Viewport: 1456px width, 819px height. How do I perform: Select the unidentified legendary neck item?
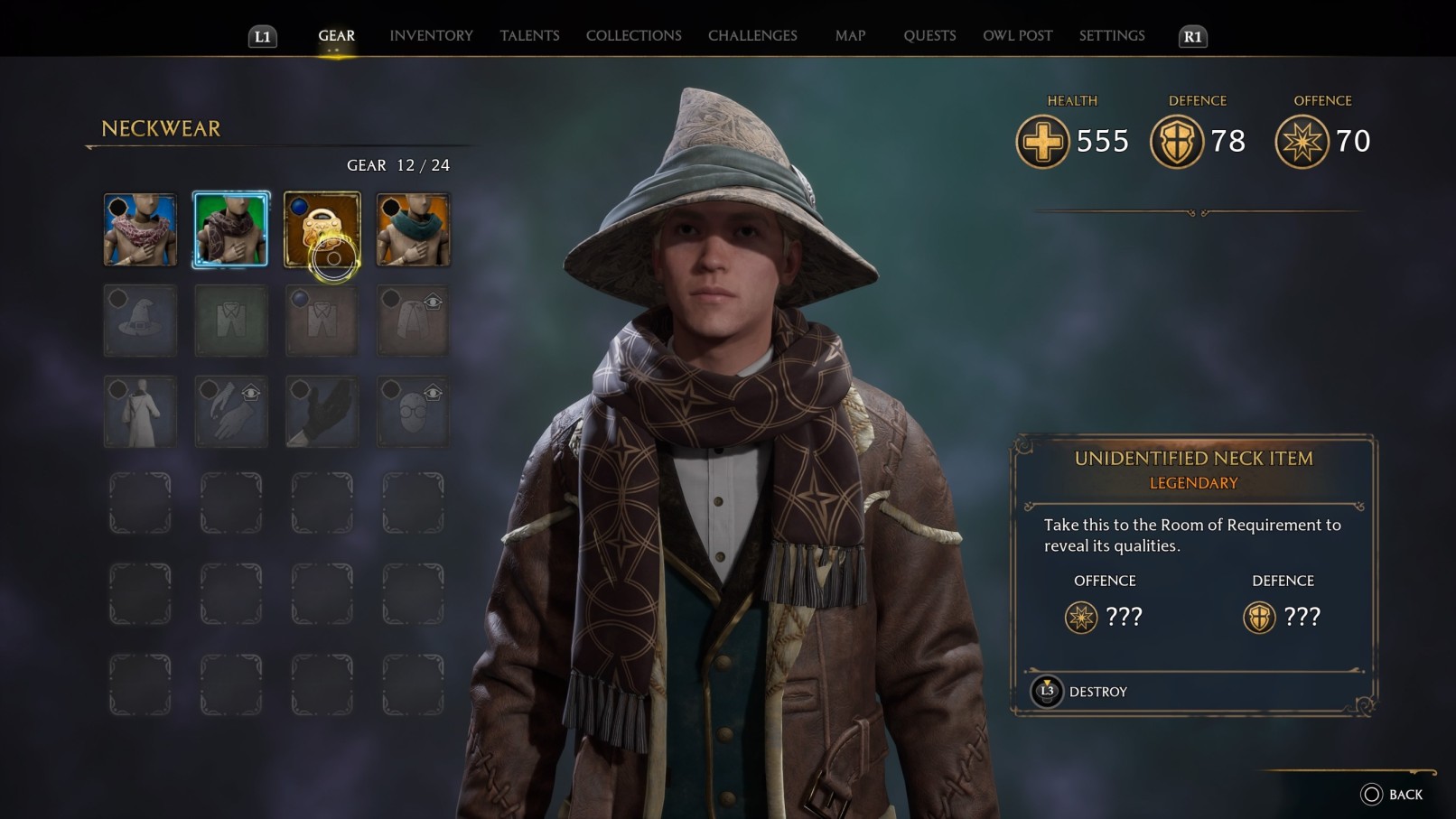pyautogui.click(x=322, y=229)
